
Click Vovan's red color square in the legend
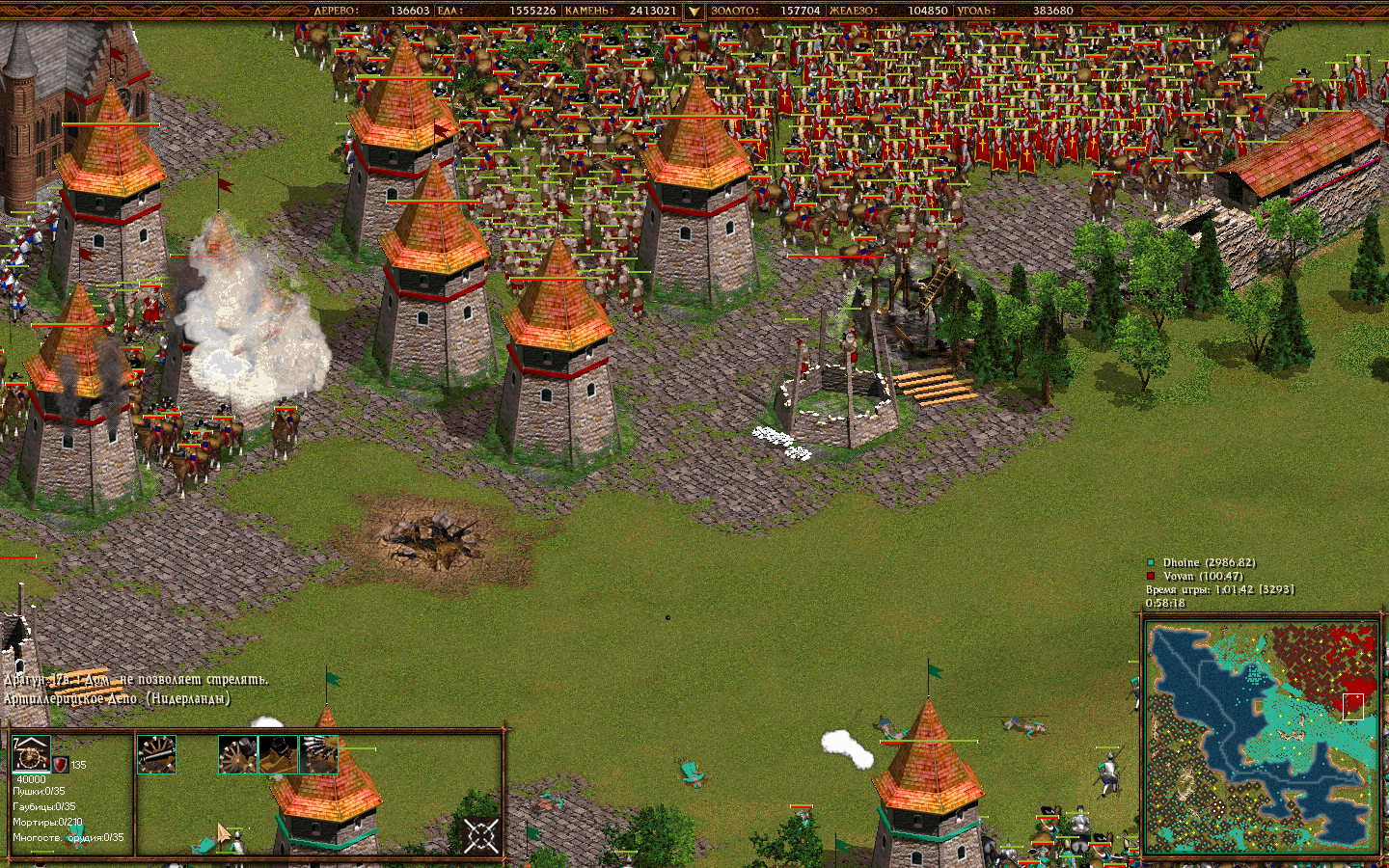click(x=1151, y=576)
